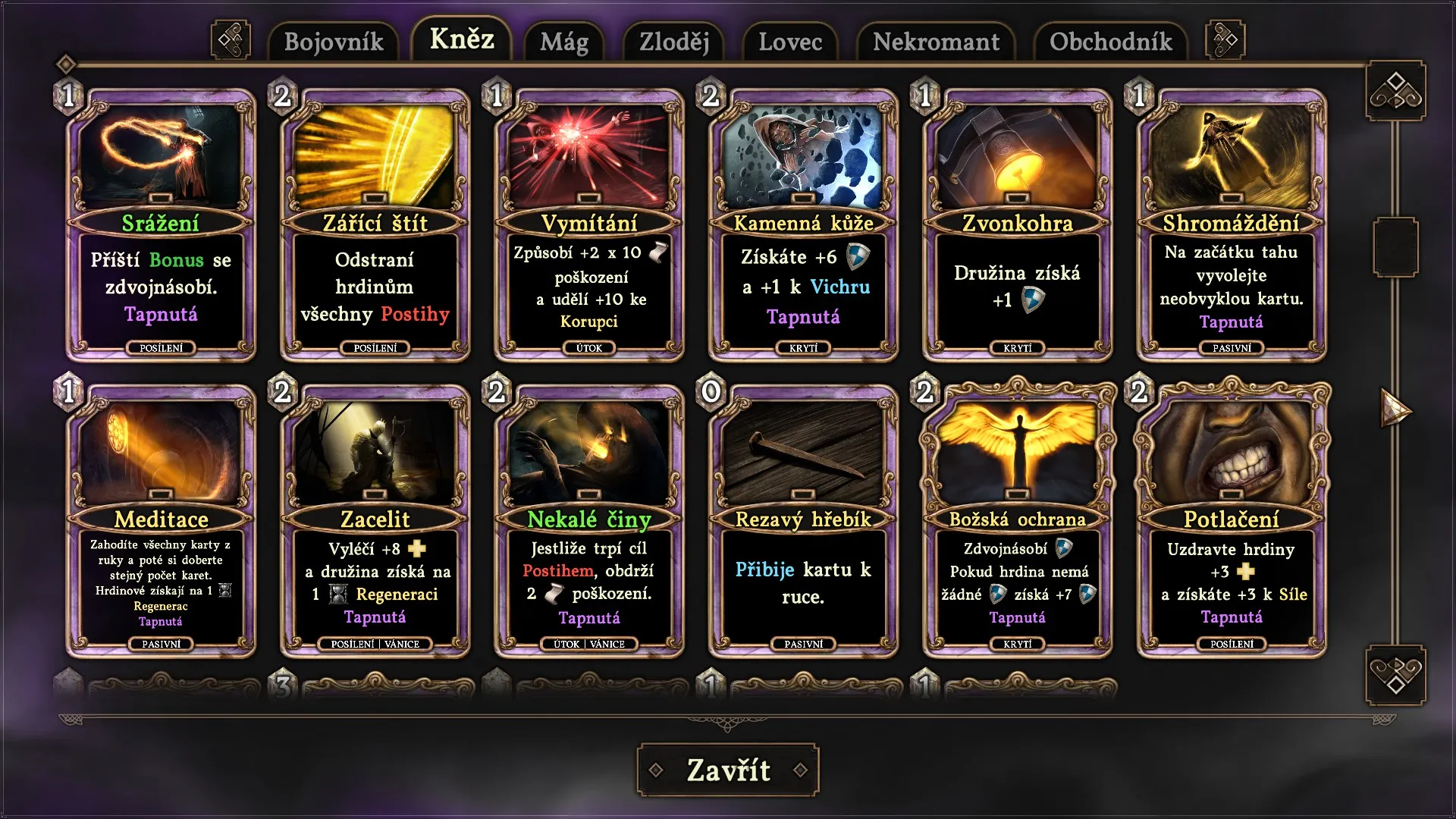Click the Božská ochrana card
The height and width of the screenshot is (819, 1456).
pyautogui.click(x=1018, y=521)
